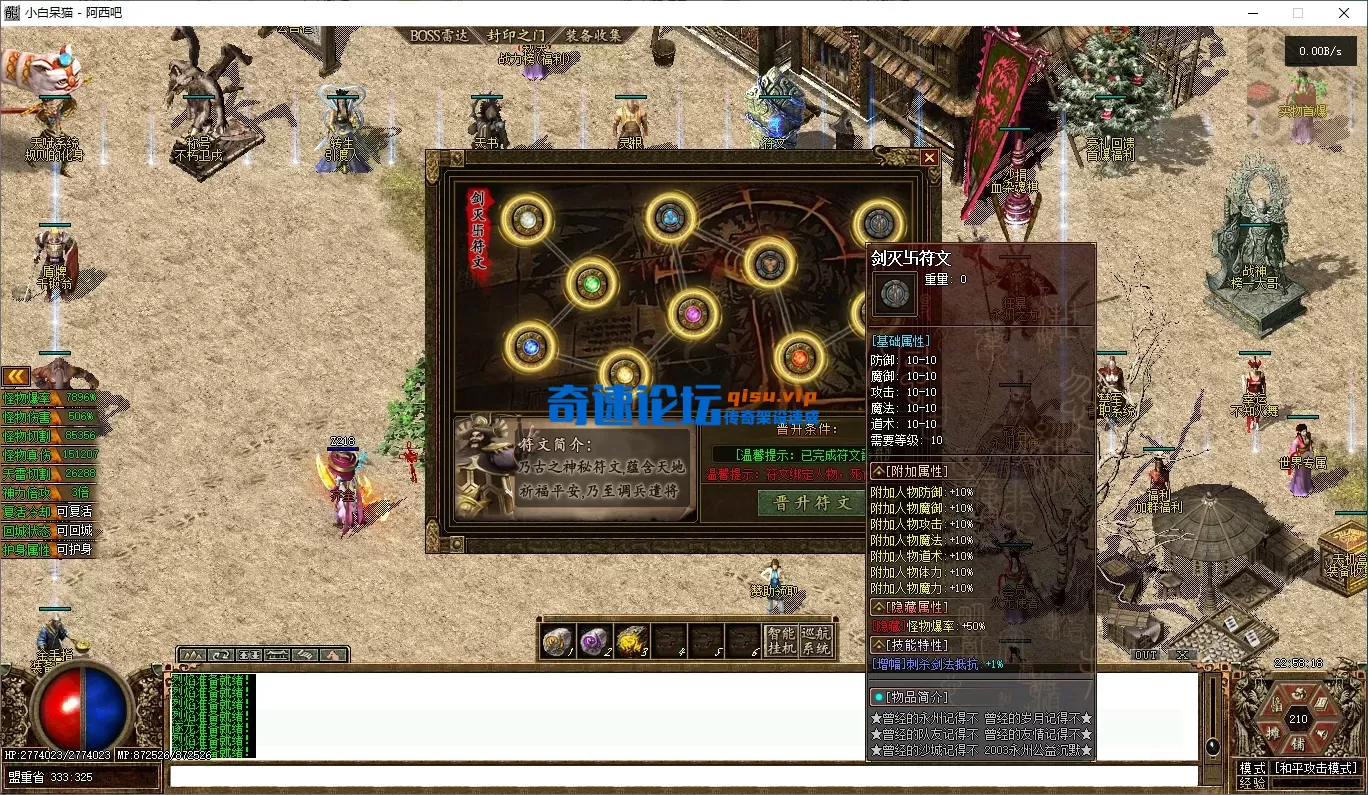
Task: Minimize the game window
Action: tap(1253, 13)
